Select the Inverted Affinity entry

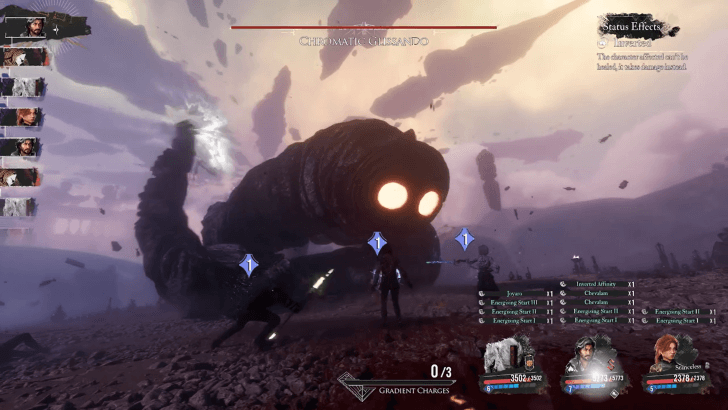click(598, 285)
